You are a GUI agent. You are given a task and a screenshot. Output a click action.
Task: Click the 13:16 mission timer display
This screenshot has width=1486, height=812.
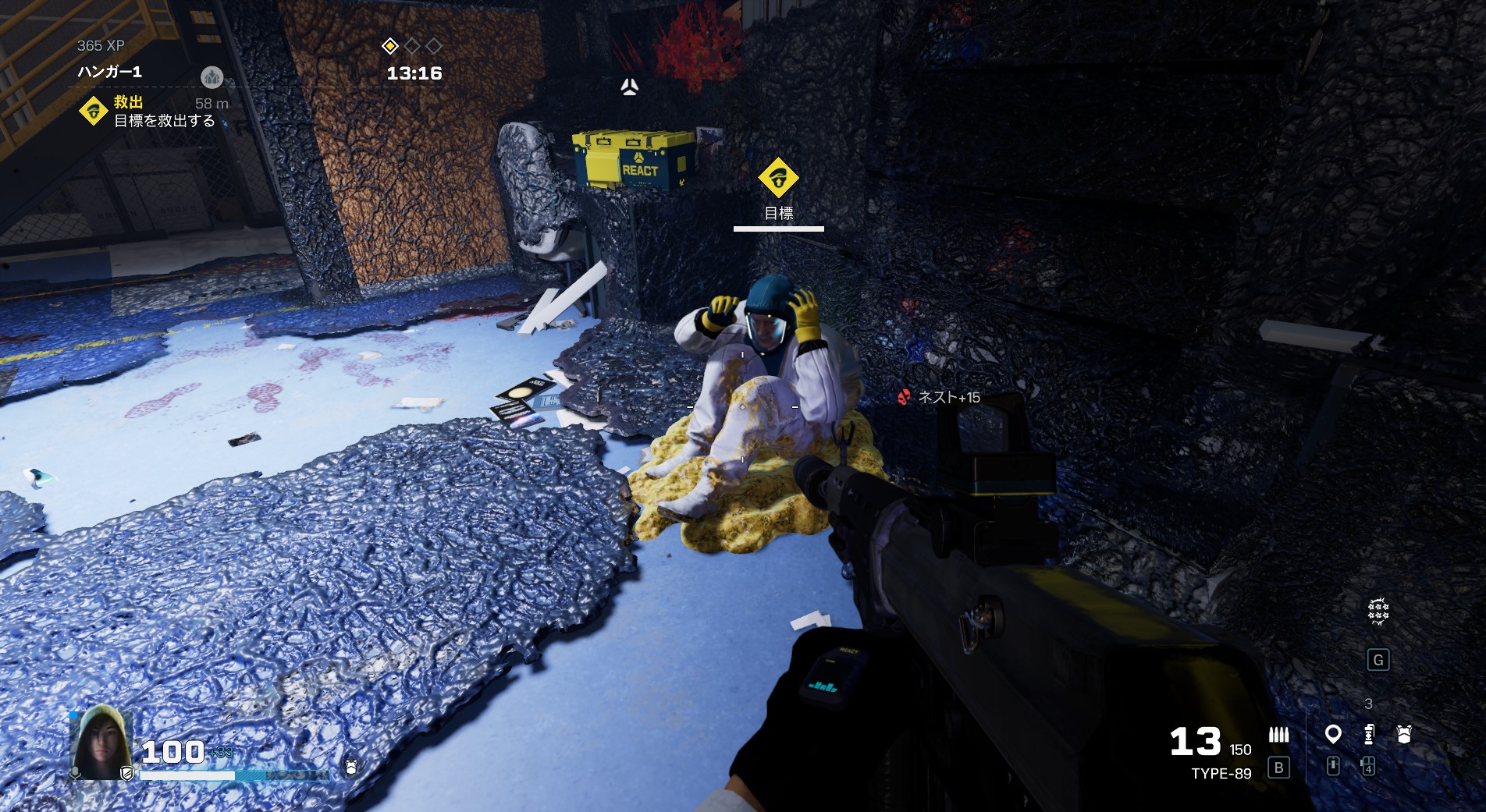click(414, 73)
